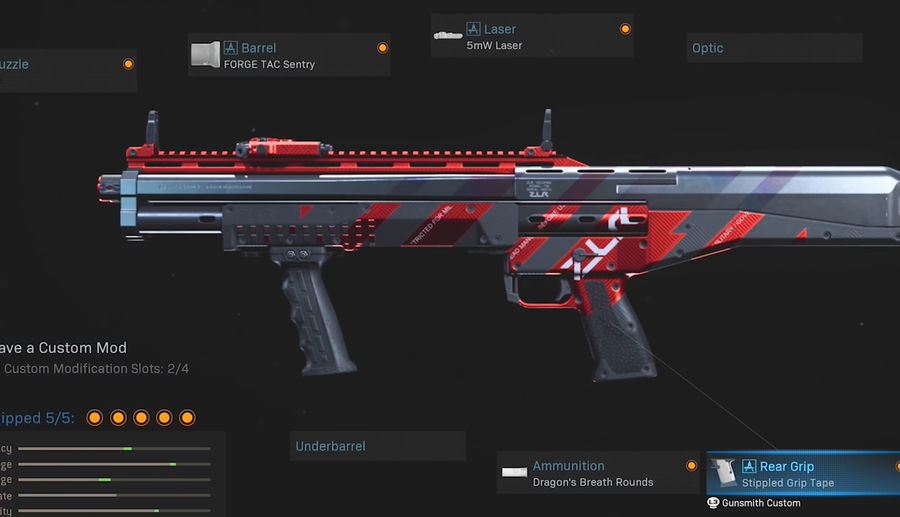Viewport: 900px width, 517px height.
Task: Select the Rear Grip Stippled Grip Tape slot
Action: tap(804, 474)
